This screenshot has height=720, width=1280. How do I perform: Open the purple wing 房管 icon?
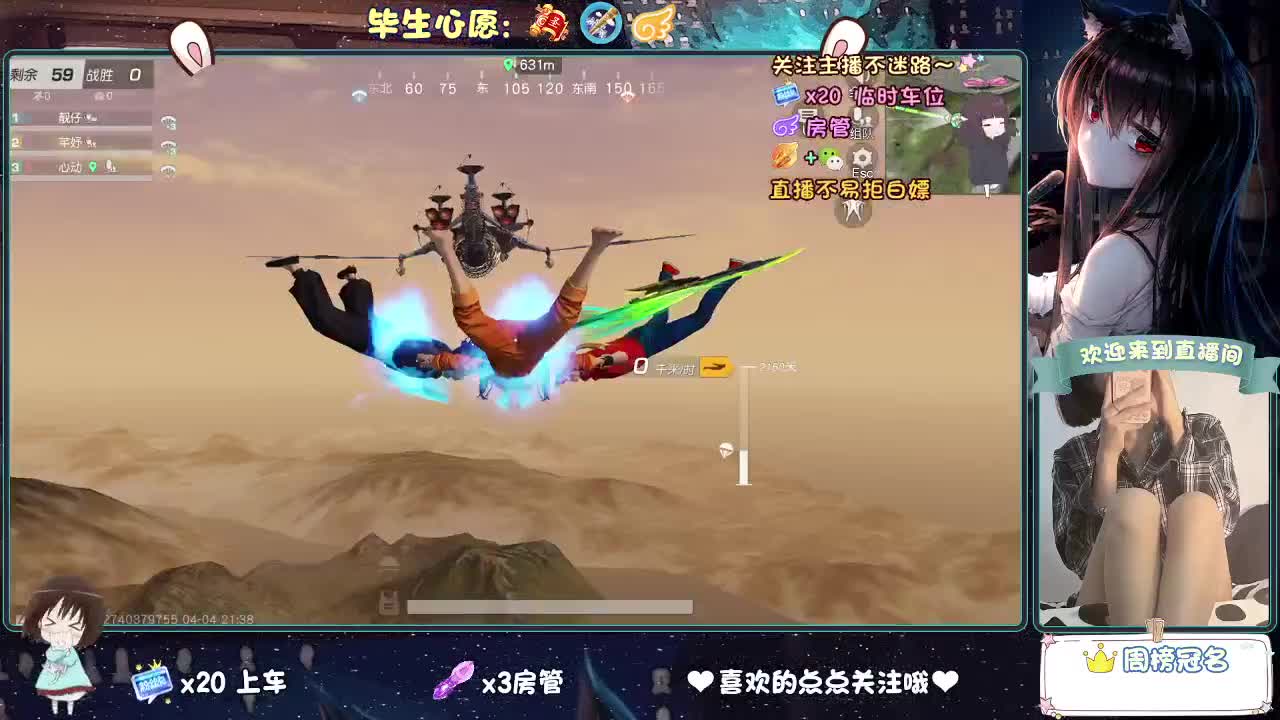[785, 126]
